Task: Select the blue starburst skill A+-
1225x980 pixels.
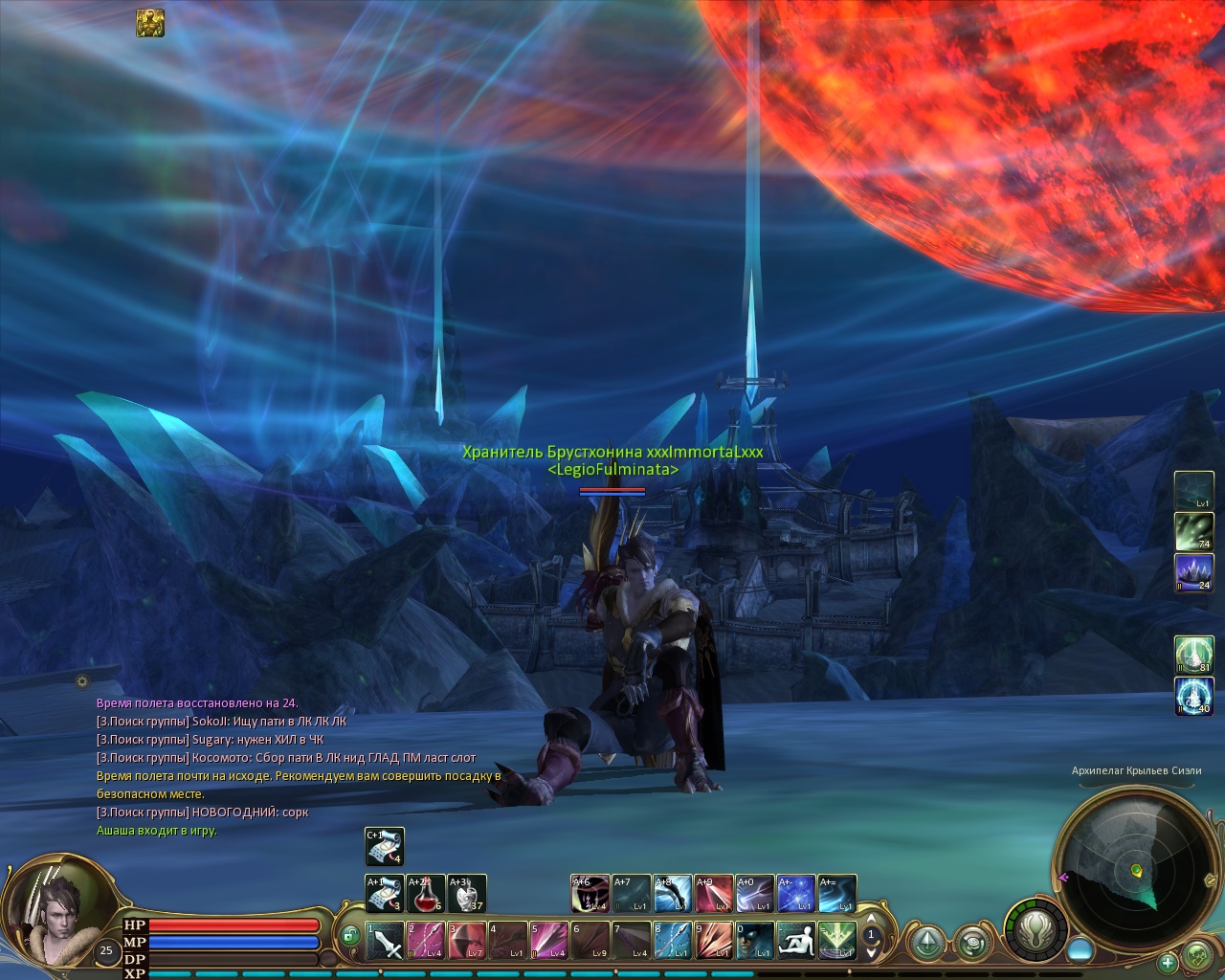Action: coord(796,894)
